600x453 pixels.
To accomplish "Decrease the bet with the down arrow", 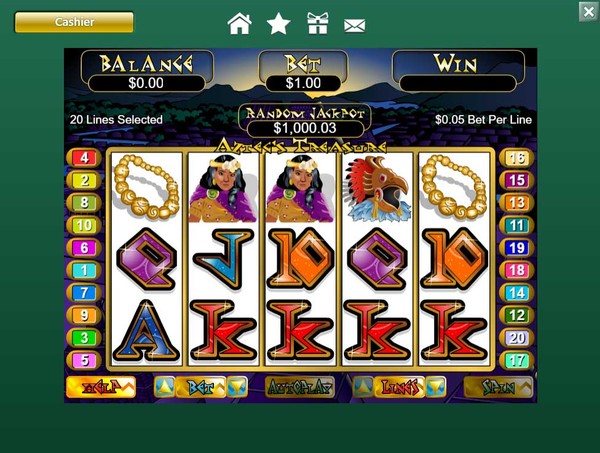I will 237,387.
